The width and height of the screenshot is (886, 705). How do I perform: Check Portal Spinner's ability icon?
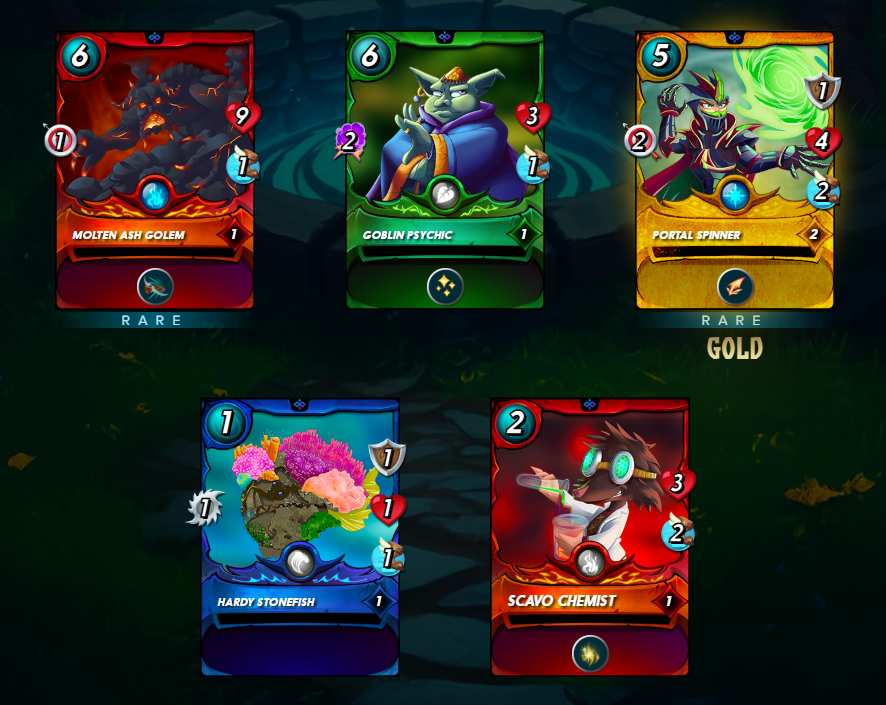(735, 287)
